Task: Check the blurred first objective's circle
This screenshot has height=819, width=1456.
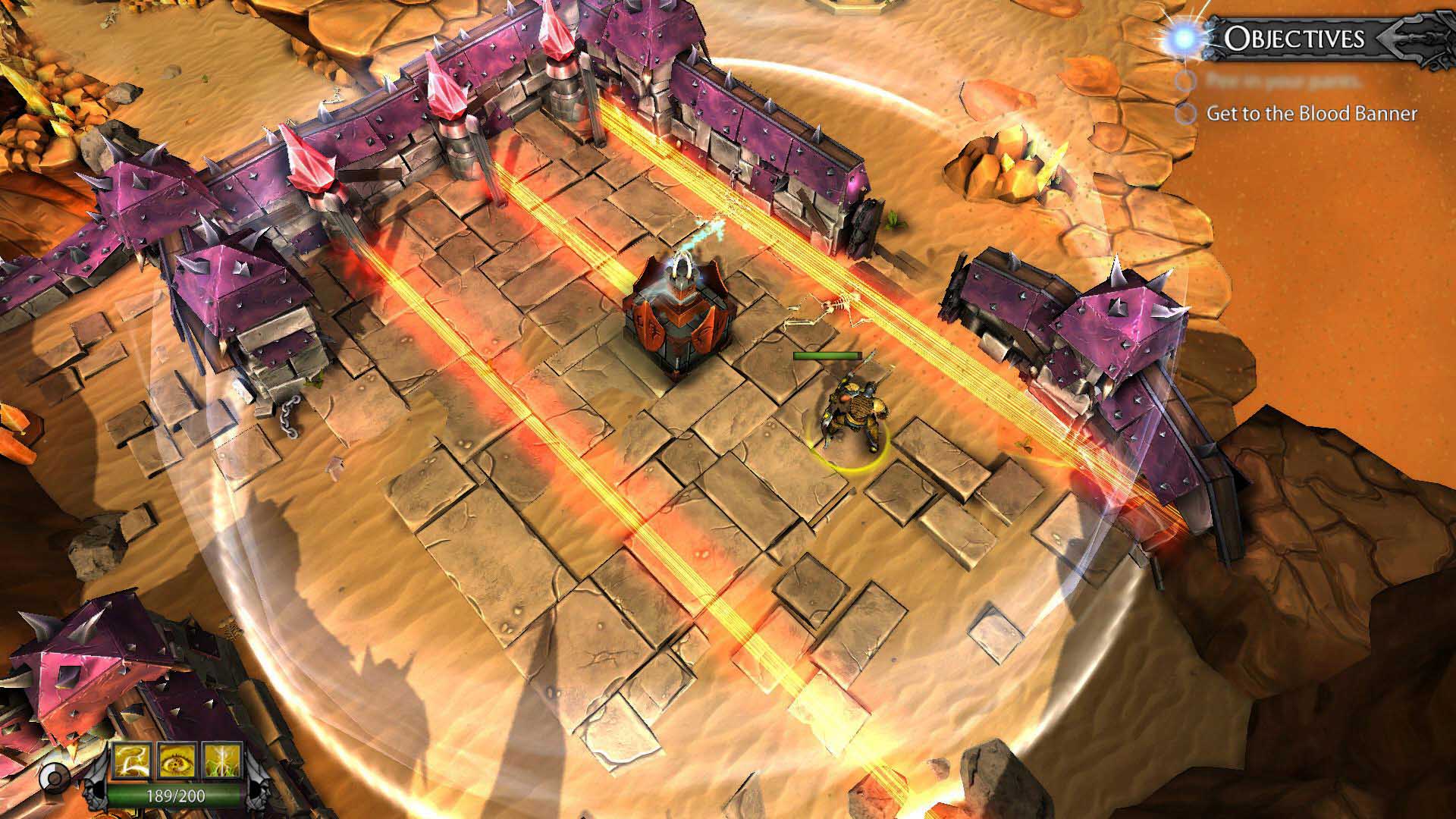Action: (x=1185, y=81)
